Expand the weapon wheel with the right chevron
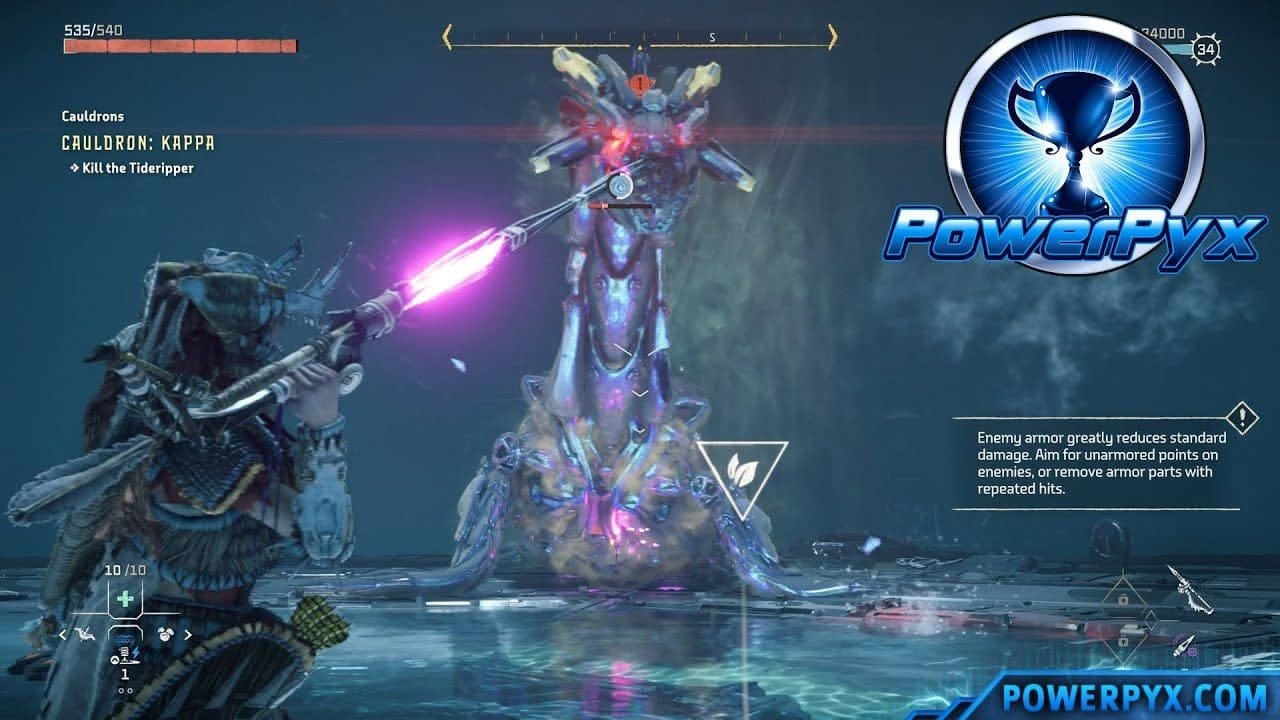The height and width of the screenshot is (720, 1280). click(187, 635)
